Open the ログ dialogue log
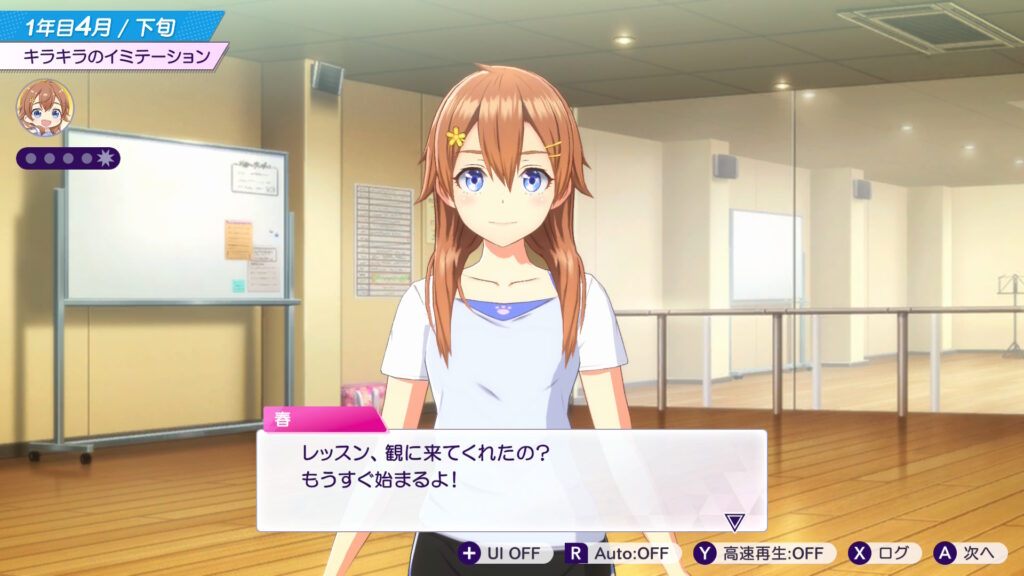Screen dimensions: 1024x576 [x=884, y=553]
